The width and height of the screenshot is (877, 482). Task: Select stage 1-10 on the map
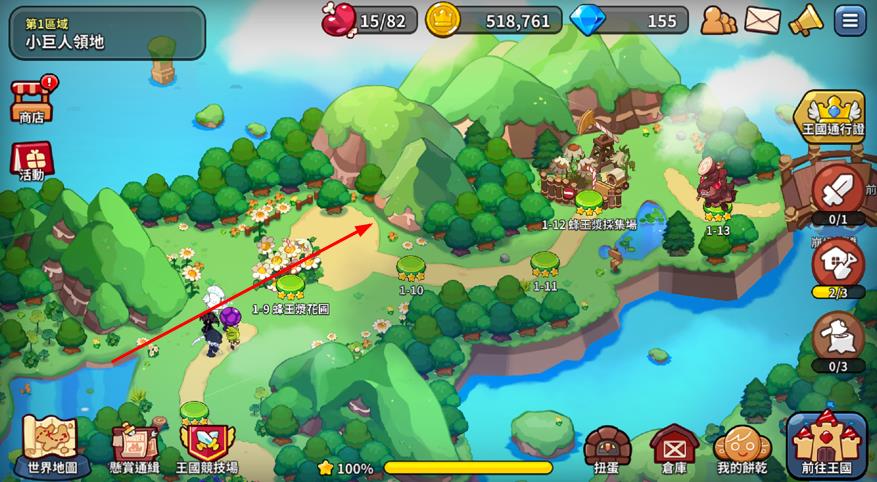[x=411, y=268]
